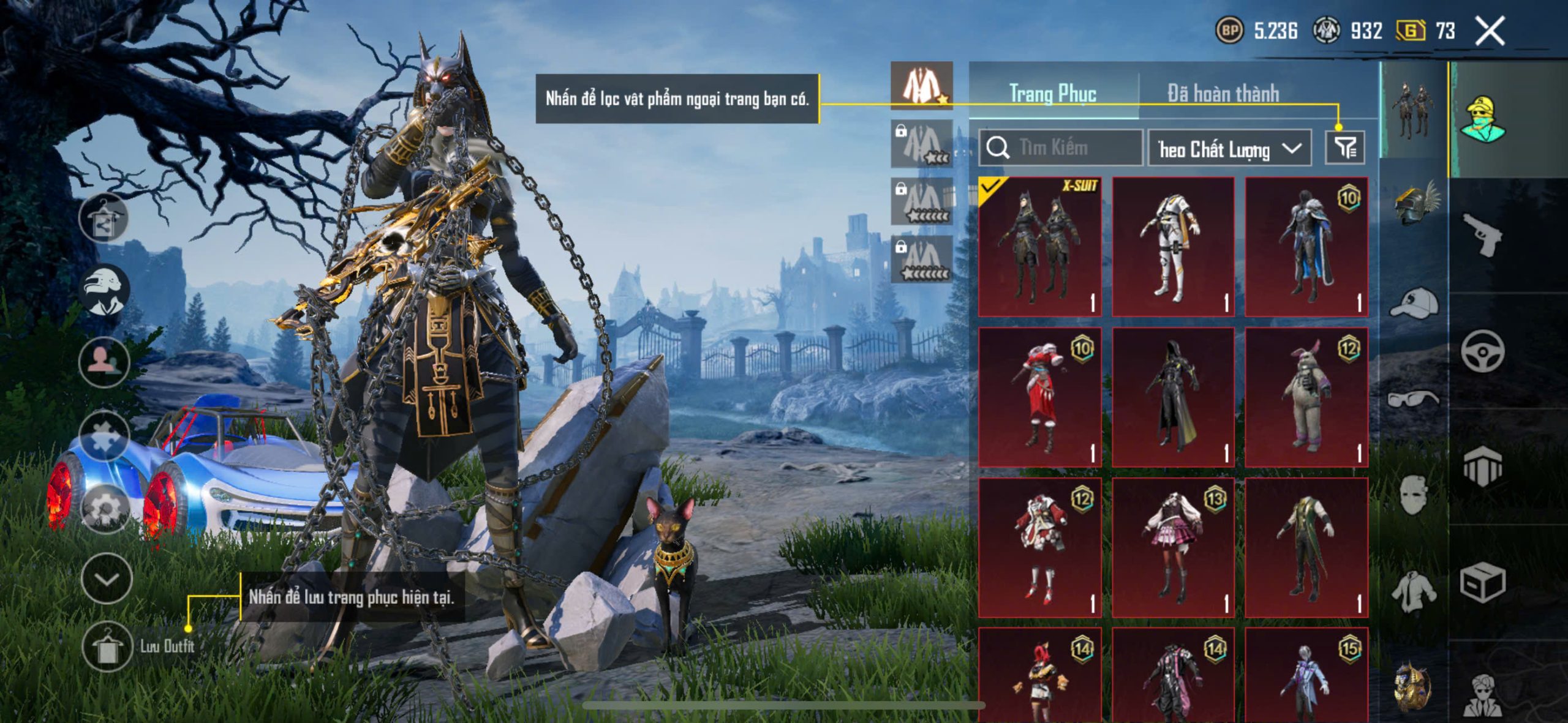Choose the white and gold suit outfit

[1173, 247]
